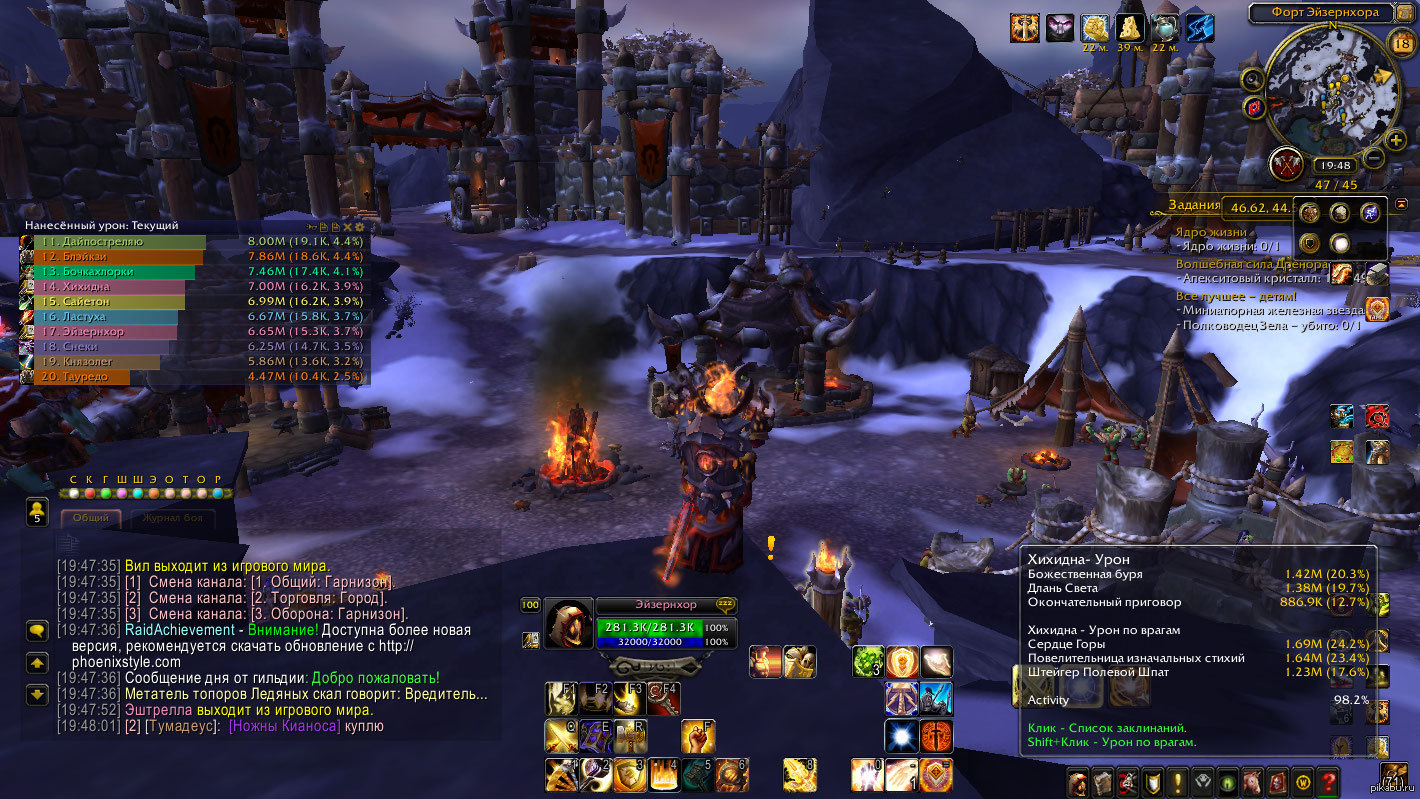Switch to the Журнал боя chat tab
Viewport: 1420px width, 799px height.
click(x=172, y=518)
